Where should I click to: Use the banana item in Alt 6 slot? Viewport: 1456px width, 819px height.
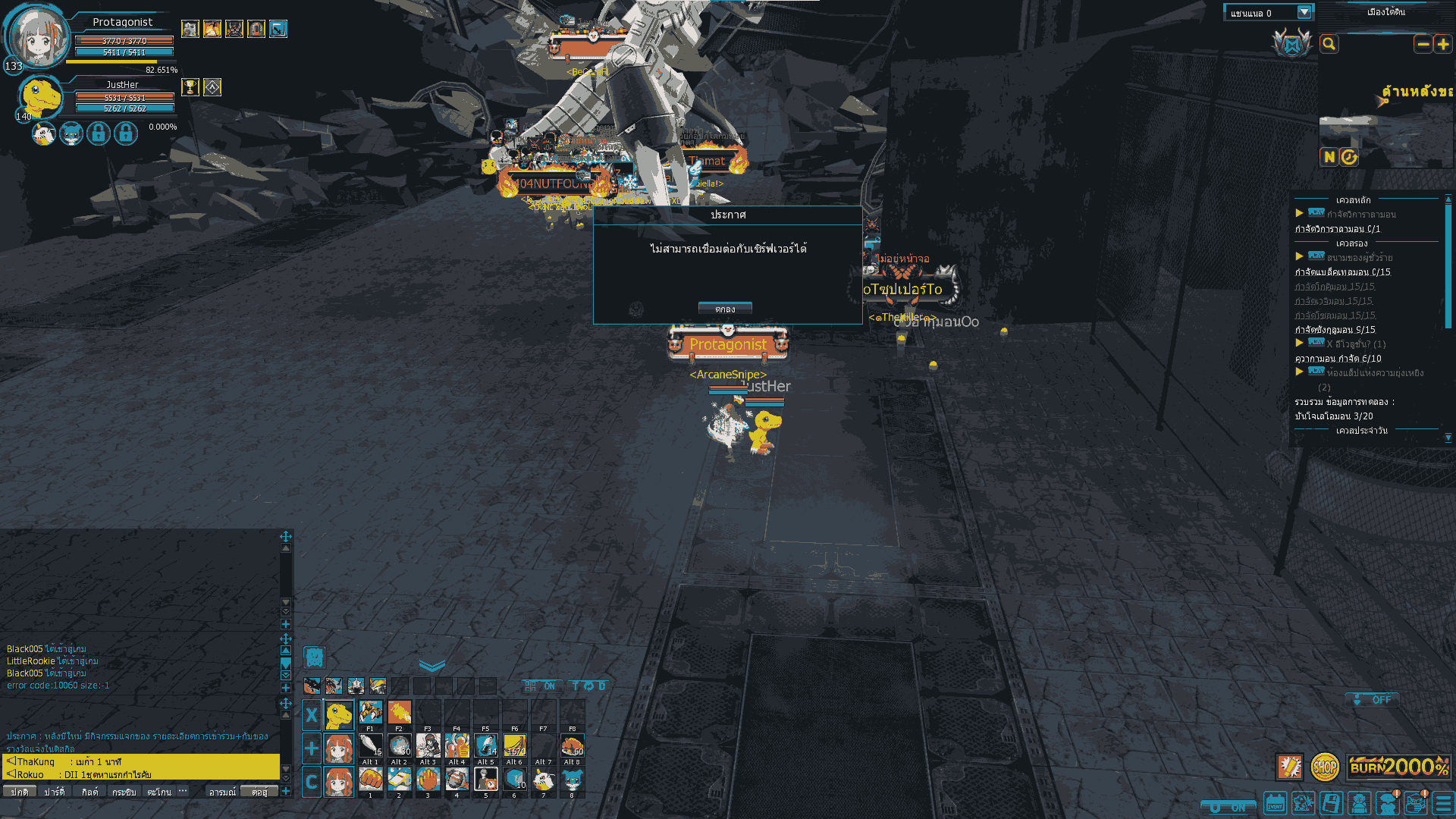pos(515,745)
